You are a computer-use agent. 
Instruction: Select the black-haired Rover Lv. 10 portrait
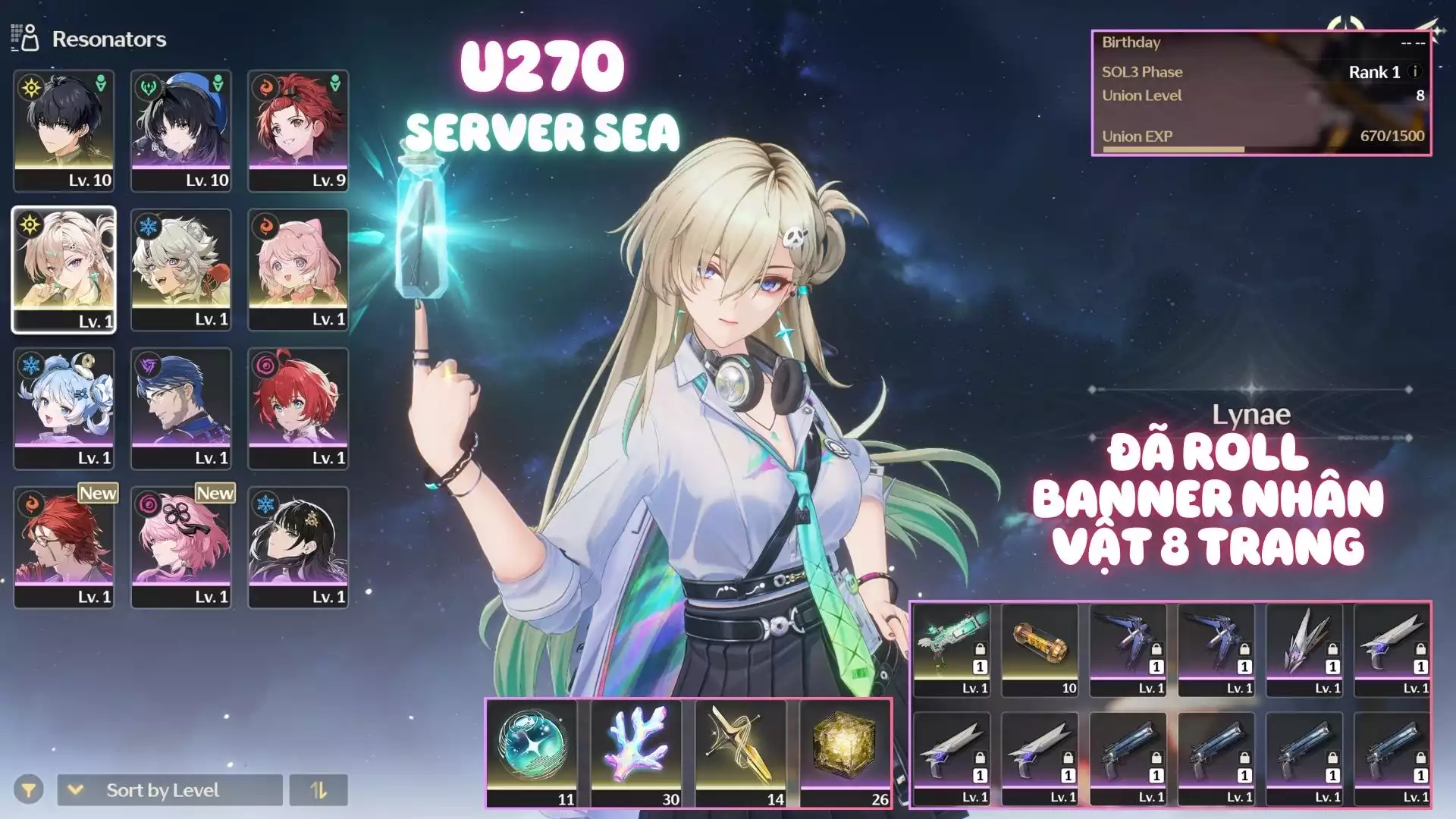tap(64, 130)
